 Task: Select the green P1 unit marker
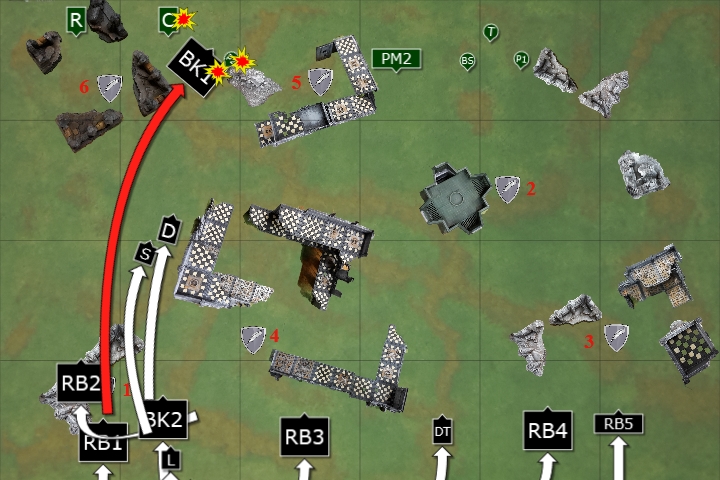pyautogui.click(x=521, y=60)
